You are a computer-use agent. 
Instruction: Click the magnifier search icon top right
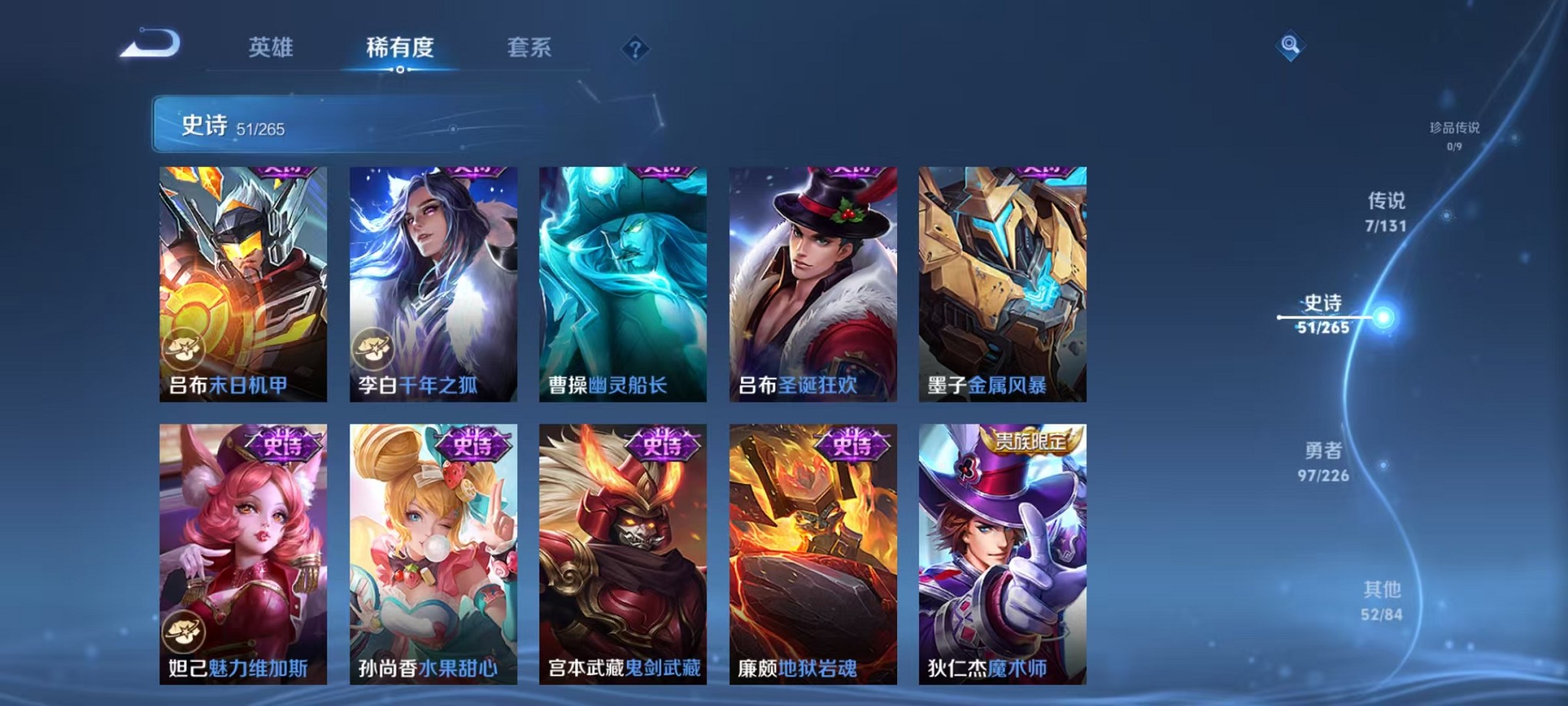[x=1289, y=44]
